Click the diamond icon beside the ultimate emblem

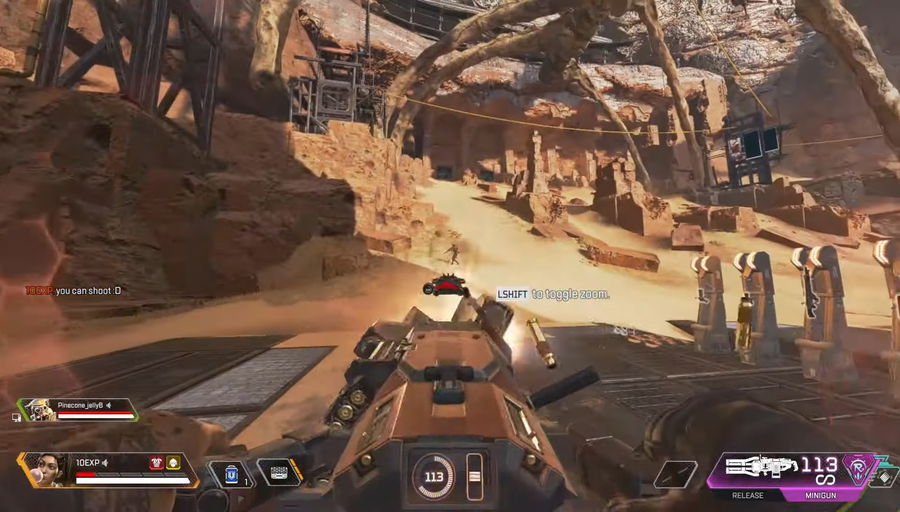pos(885,478)
